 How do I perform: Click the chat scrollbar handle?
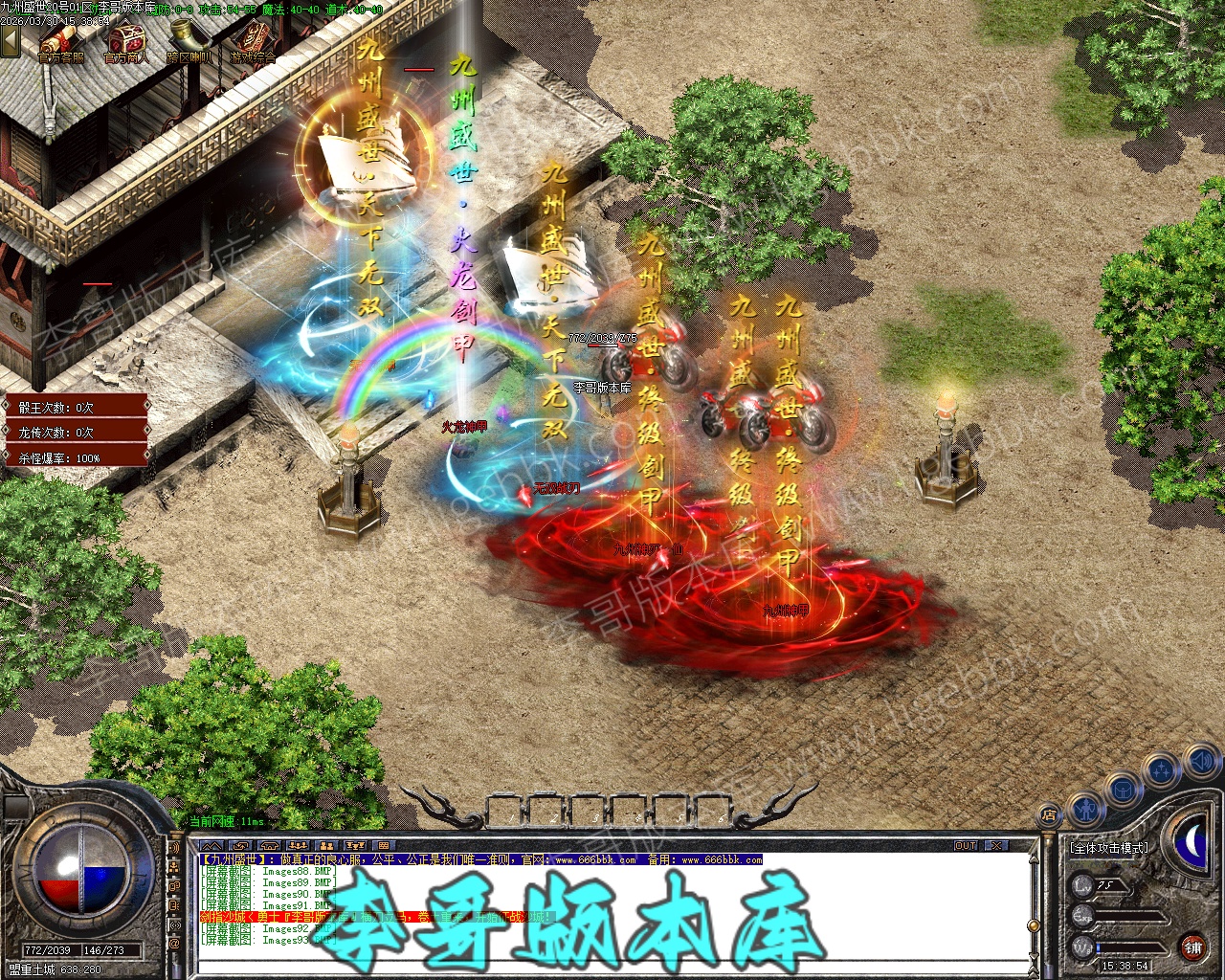click(1033, 925)
